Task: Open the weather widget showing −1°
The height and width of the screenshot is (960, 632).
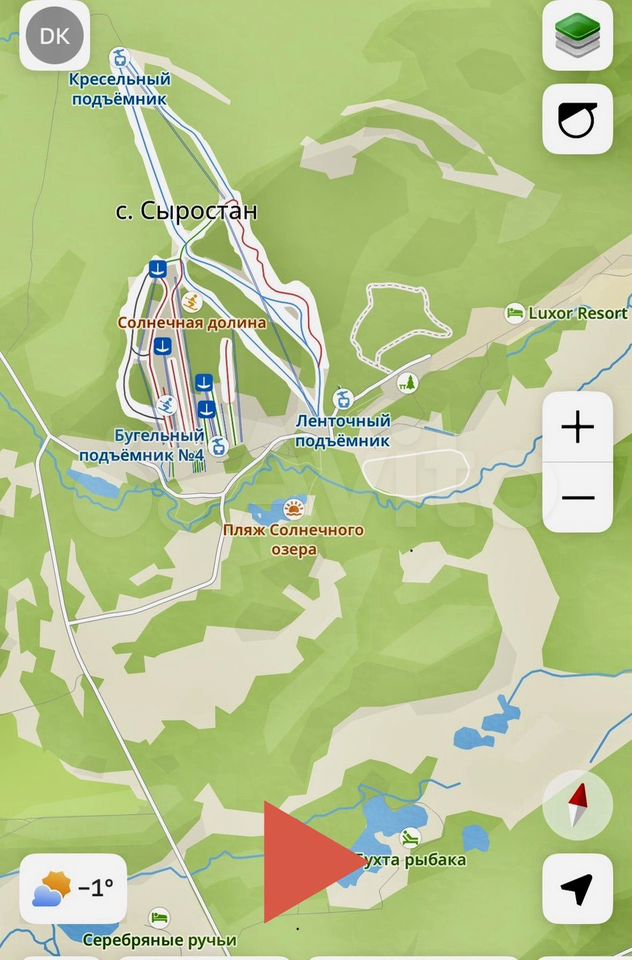Action: 74,888
